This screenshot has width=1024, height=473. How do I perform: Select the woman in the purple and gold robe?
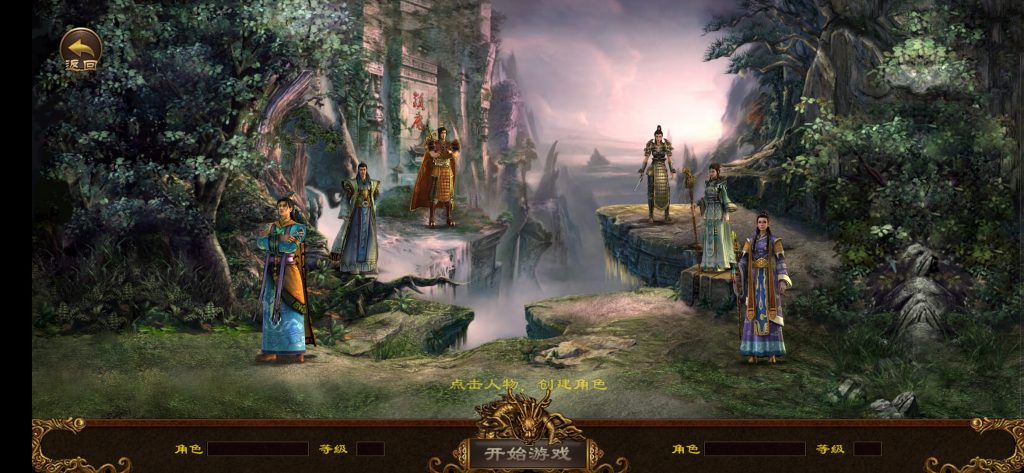pos(762,288)
